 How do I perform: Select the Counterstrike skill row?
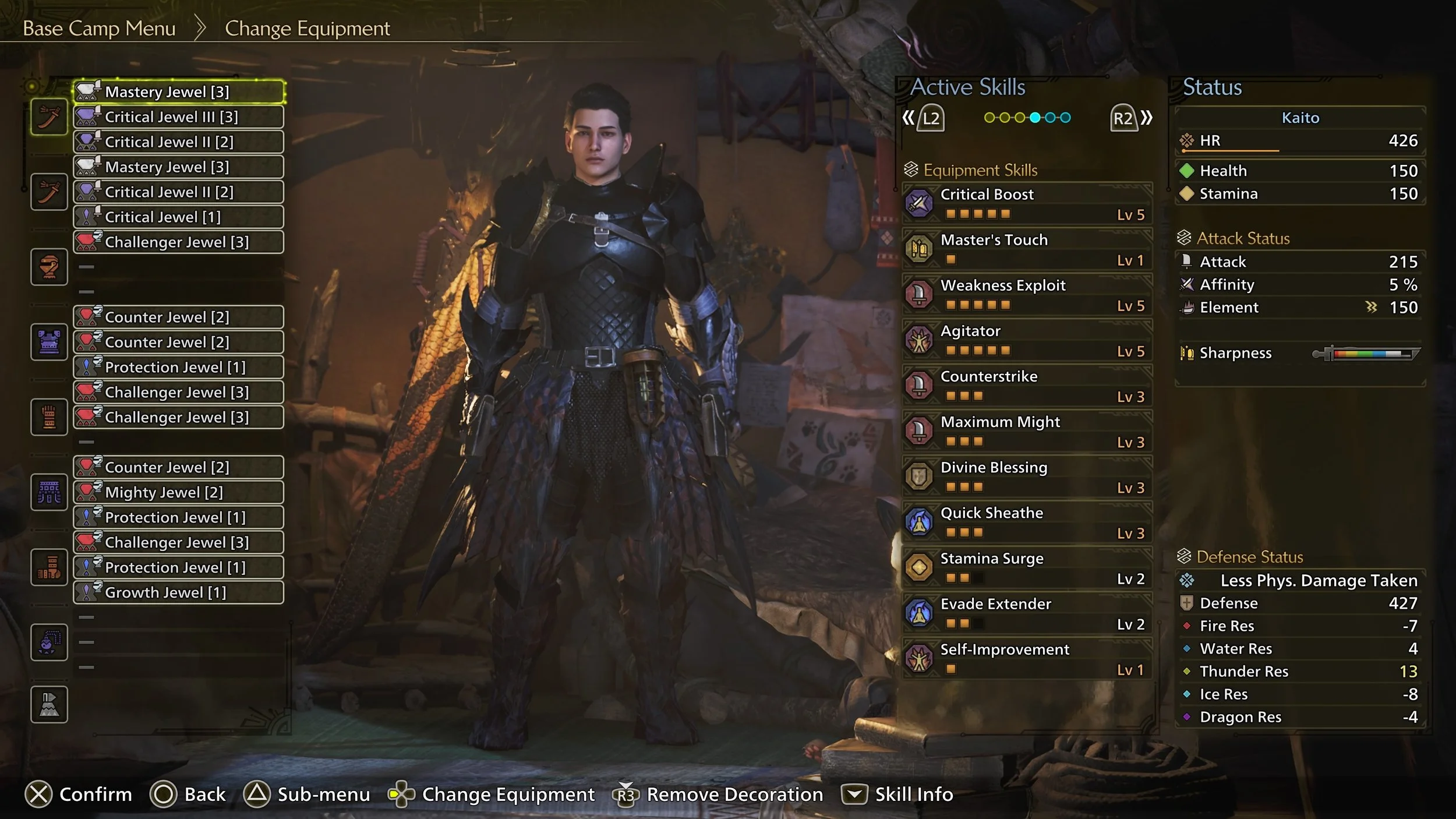1027,385
